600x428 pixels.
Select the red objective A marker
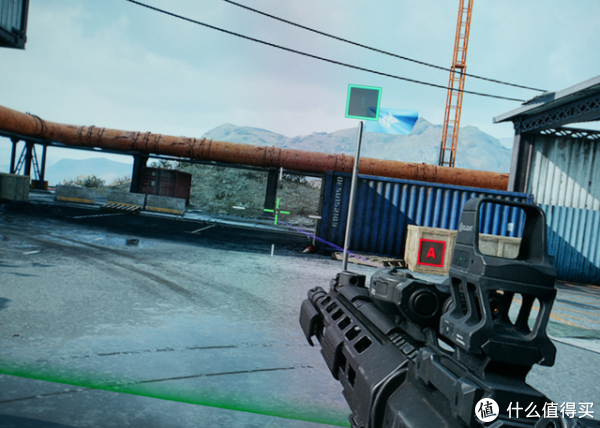click(x=431, y=254)
